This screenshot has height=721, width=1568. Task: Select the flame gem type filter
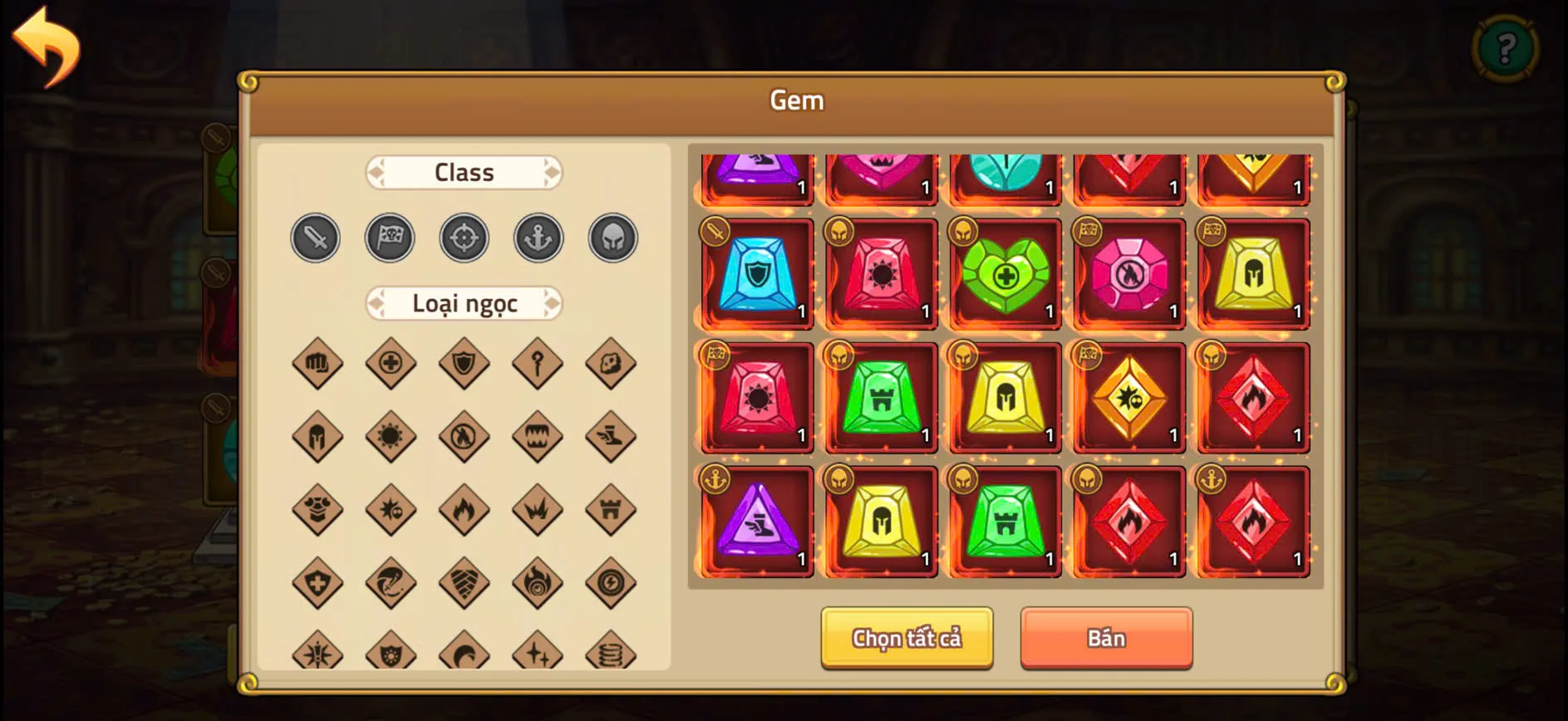pos(464,510)
